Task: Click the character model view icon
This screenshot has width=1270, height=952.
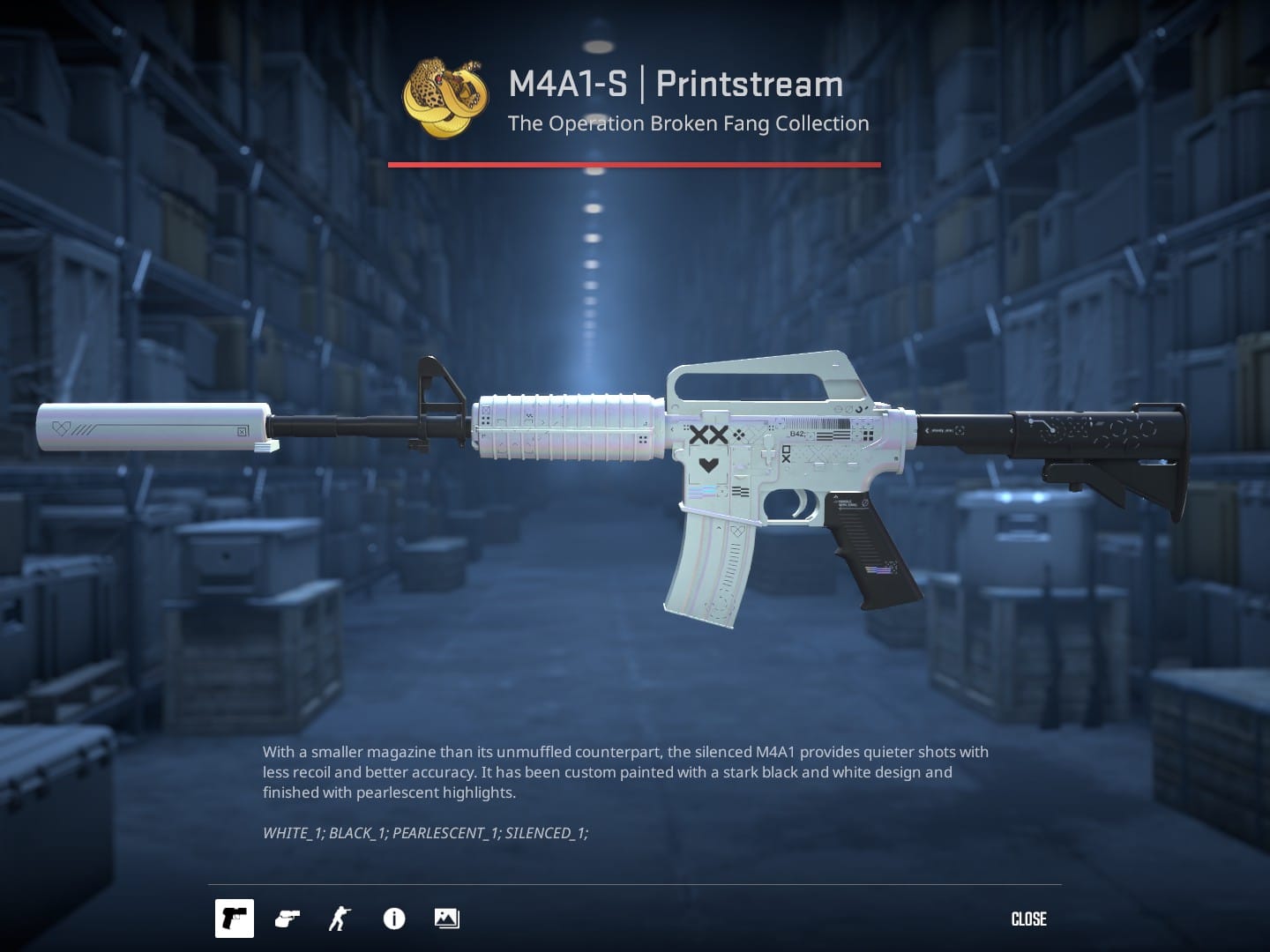Action: (x=339, y=919)
